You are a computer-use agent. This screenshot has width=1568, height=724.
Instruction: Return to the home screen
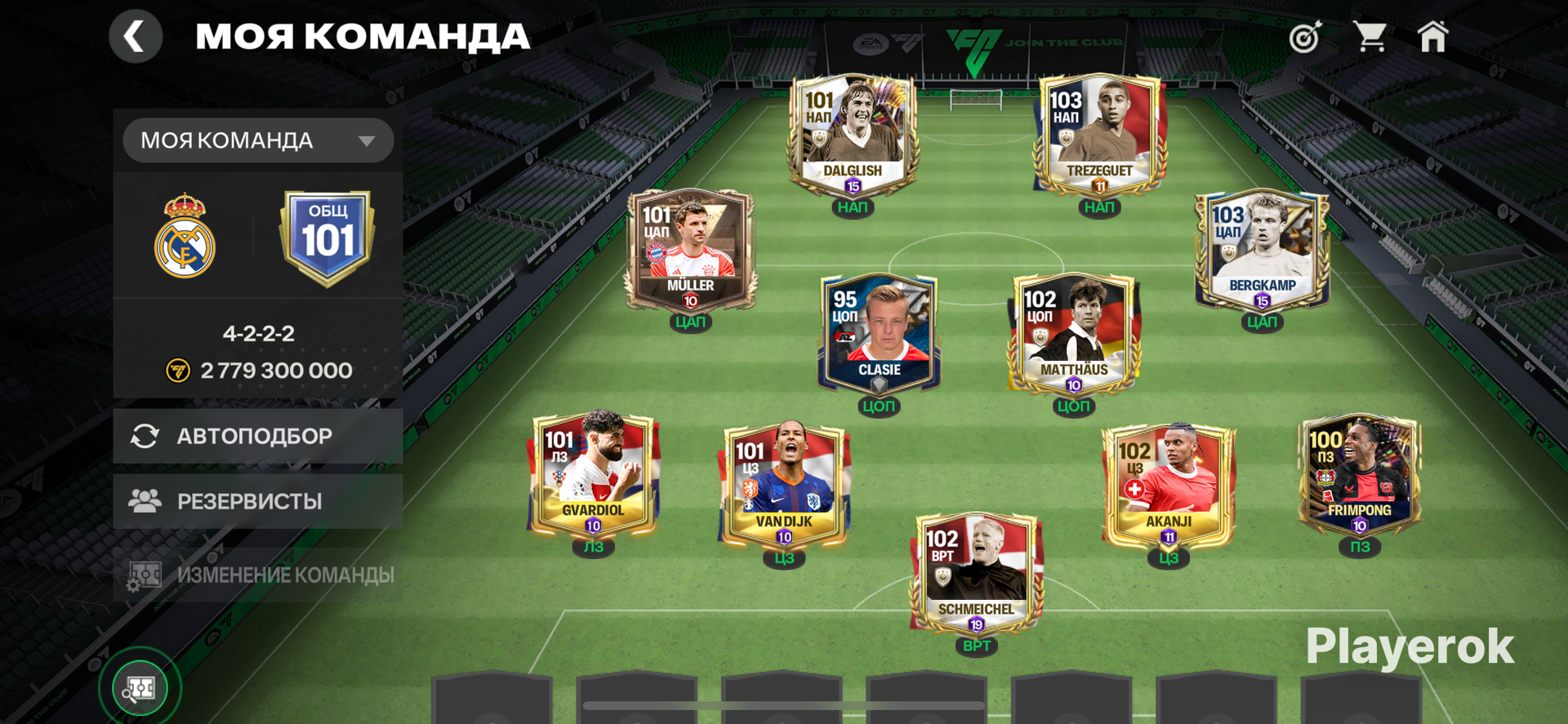coord(1432,38)
